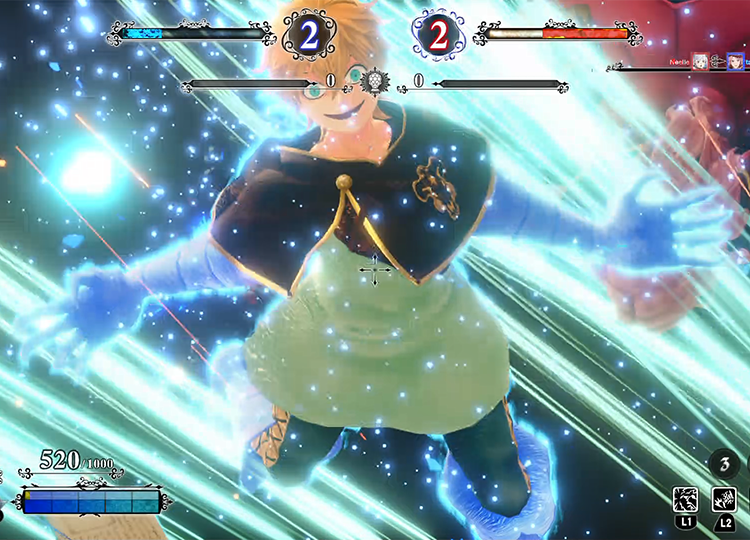The image size is (750, 540).
Task: Click the center crystal emblem between team gauges
Action: pyautogui.click(x=375, y=80)
